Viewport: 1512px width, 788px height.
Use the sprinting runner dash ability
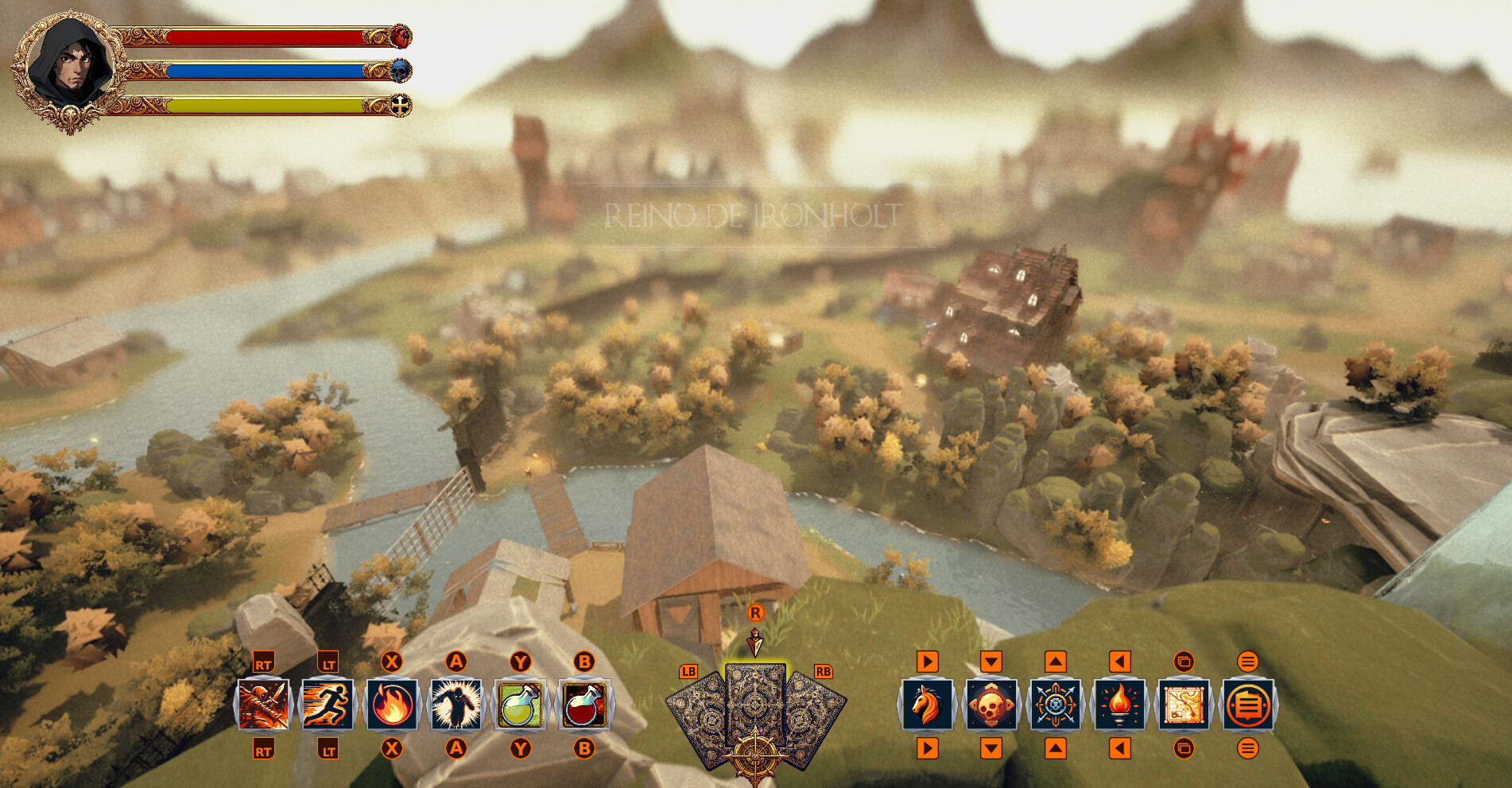pyautogui.click(x=328, y=705)
